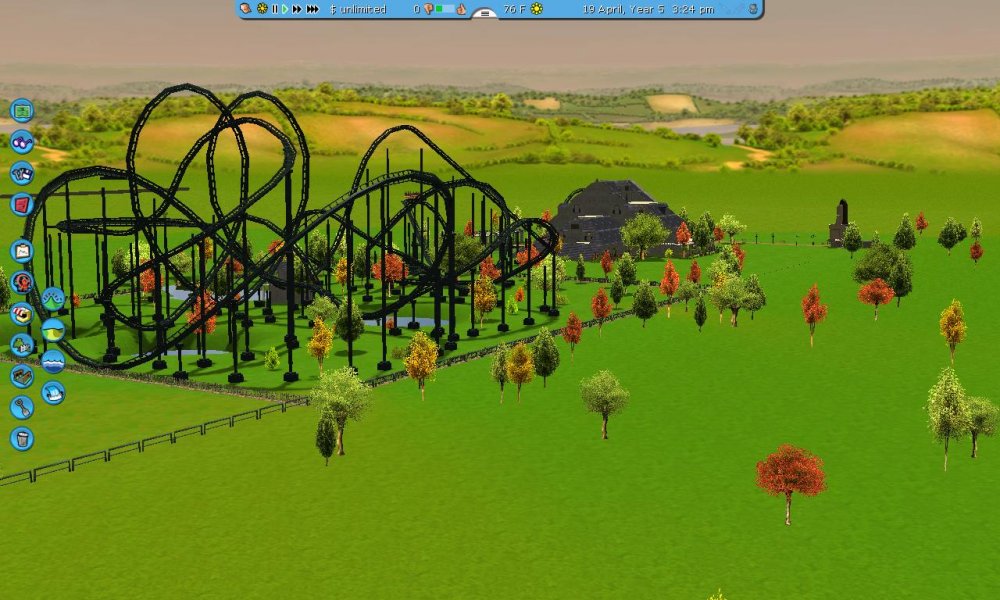
Task: Pause the game simulation
Action: pyautogui.click(x=274, y=9)
